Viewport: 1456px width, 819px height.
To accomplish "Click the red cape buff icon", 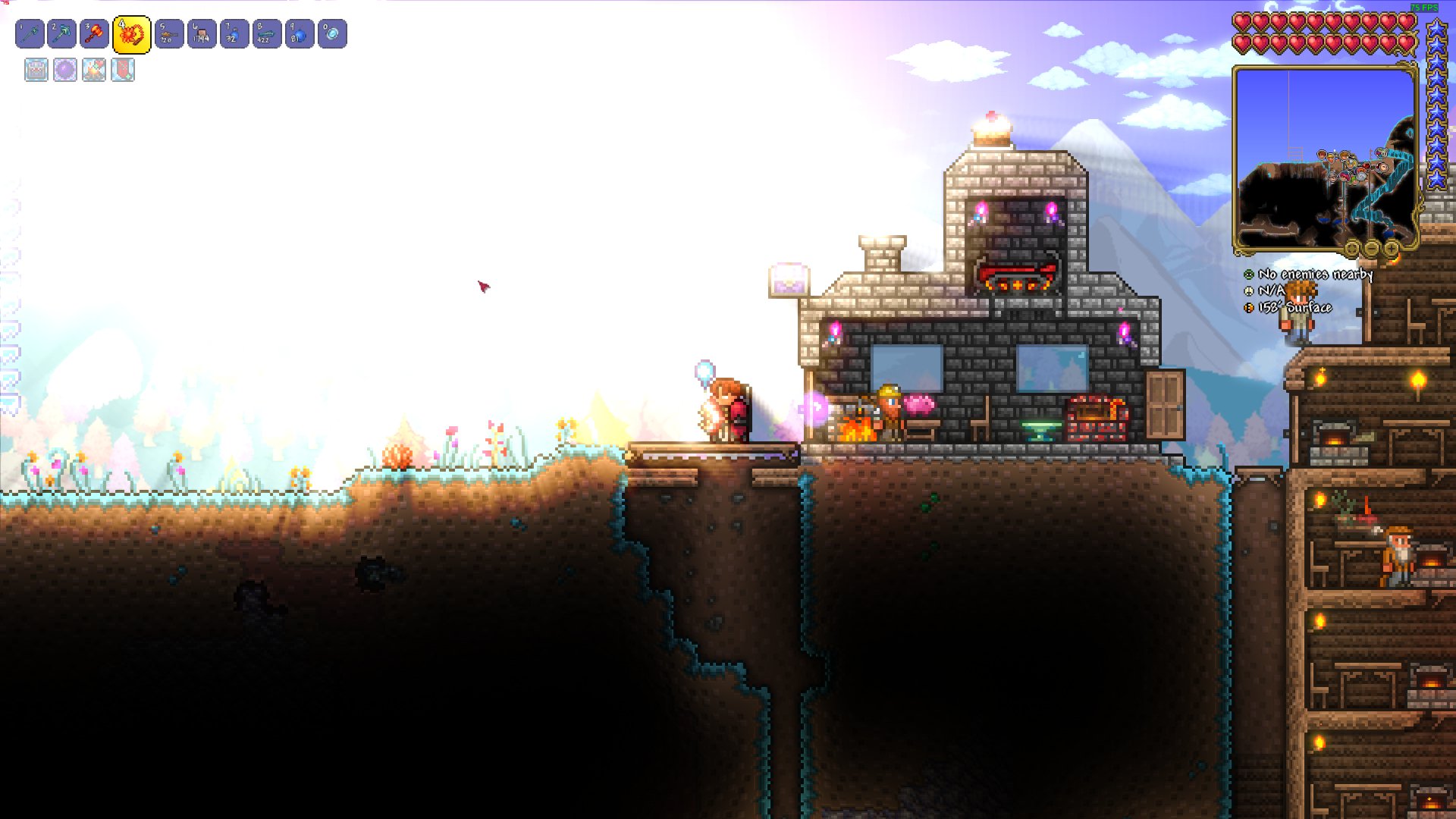I will [x=122, y=71].
